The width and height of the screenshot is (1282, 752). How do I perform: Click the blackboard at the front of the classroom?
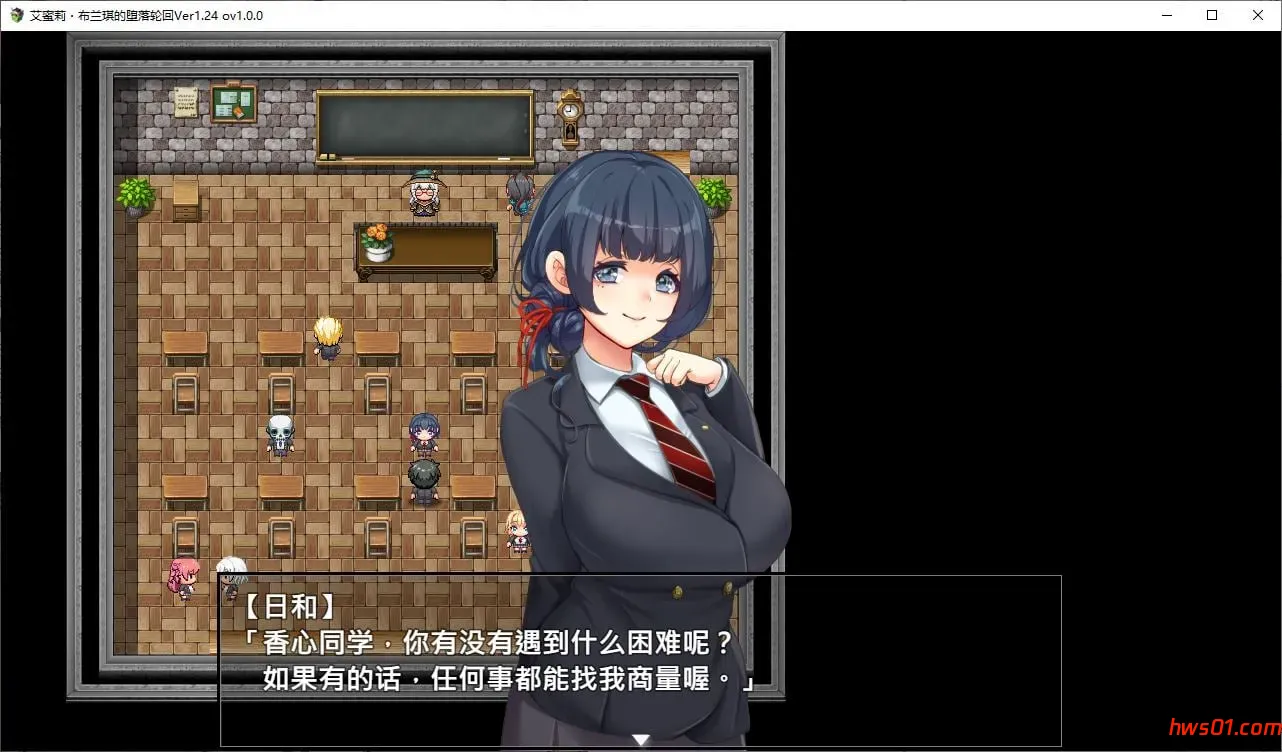click(424, 122)
